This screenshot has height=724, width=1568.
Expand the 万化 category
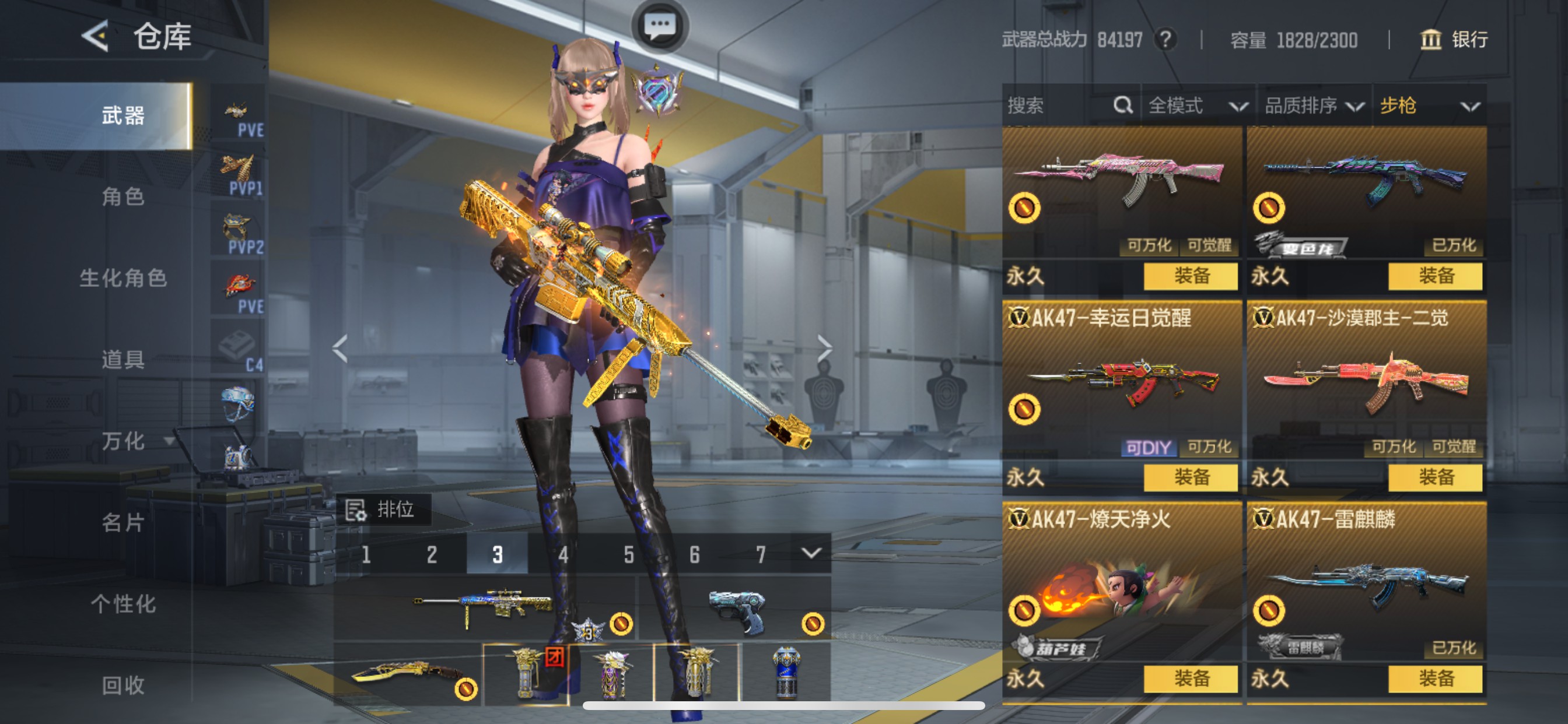pos(135,441)
